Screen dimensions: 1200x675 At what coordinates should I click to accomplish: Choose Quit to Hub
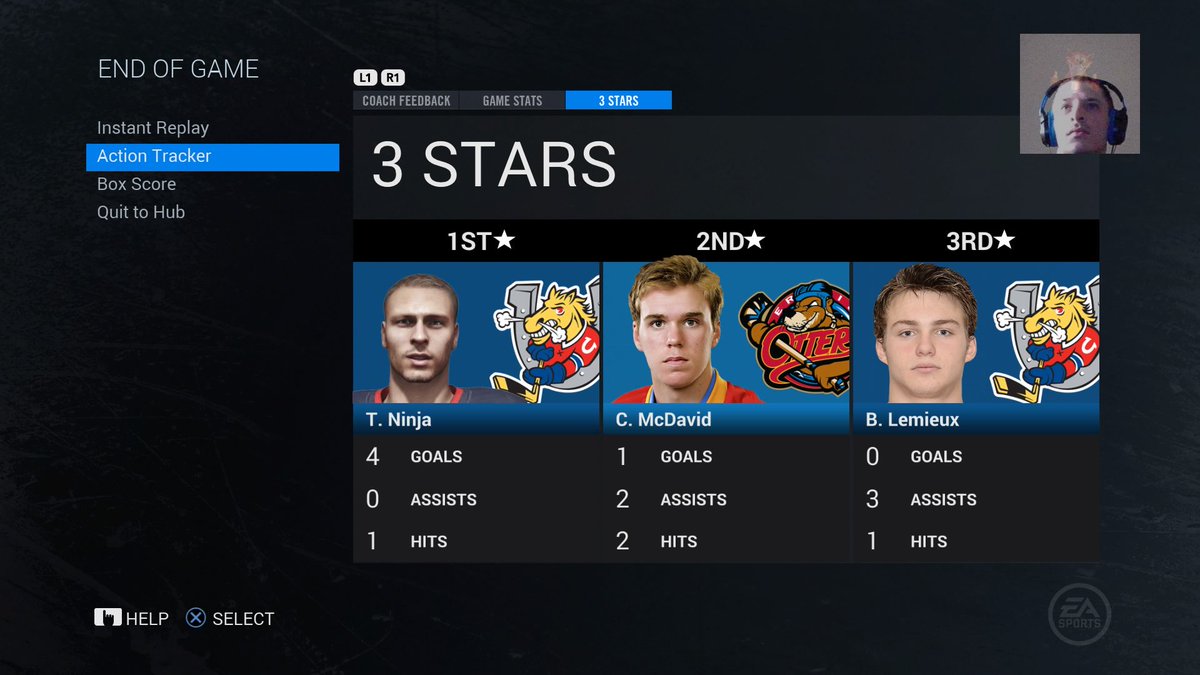pos(141,212)
